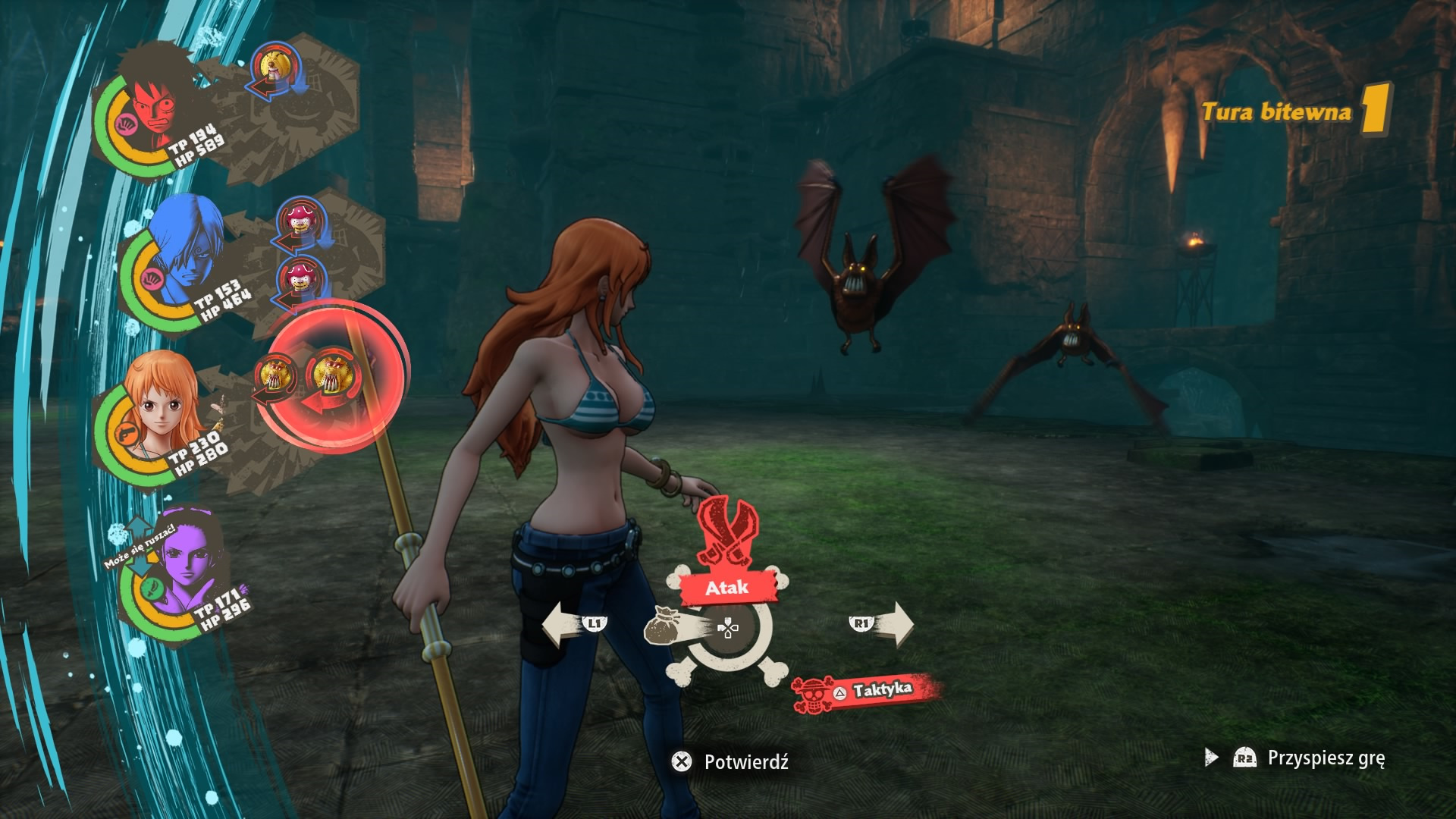Target the highlighted enemy in red circle
The image size is (1456, 819).
point(334,377)
